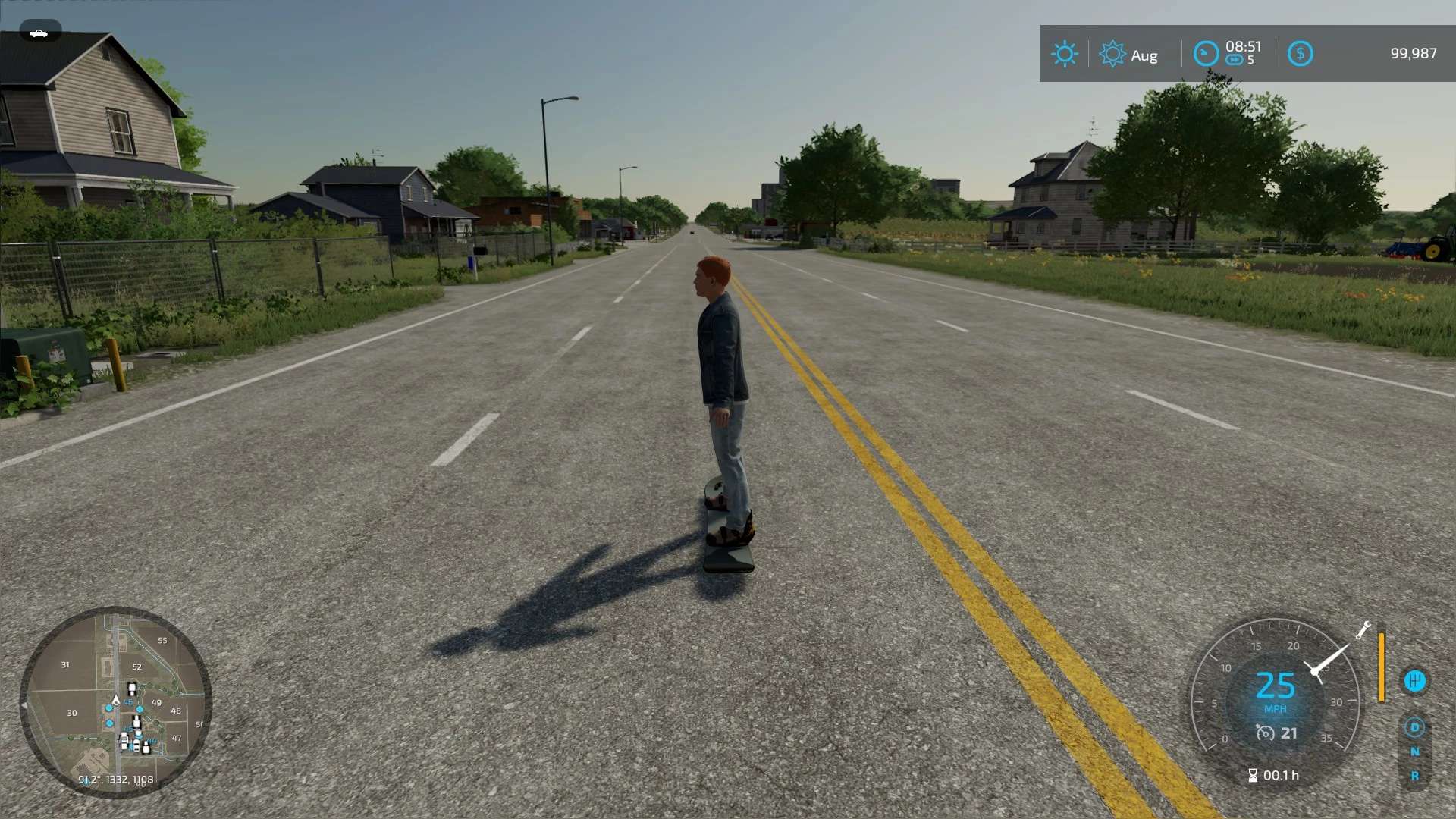The image size is (1456, 819).
Task: Select the R reverse gear indicator
Action: coord(1414,776)
